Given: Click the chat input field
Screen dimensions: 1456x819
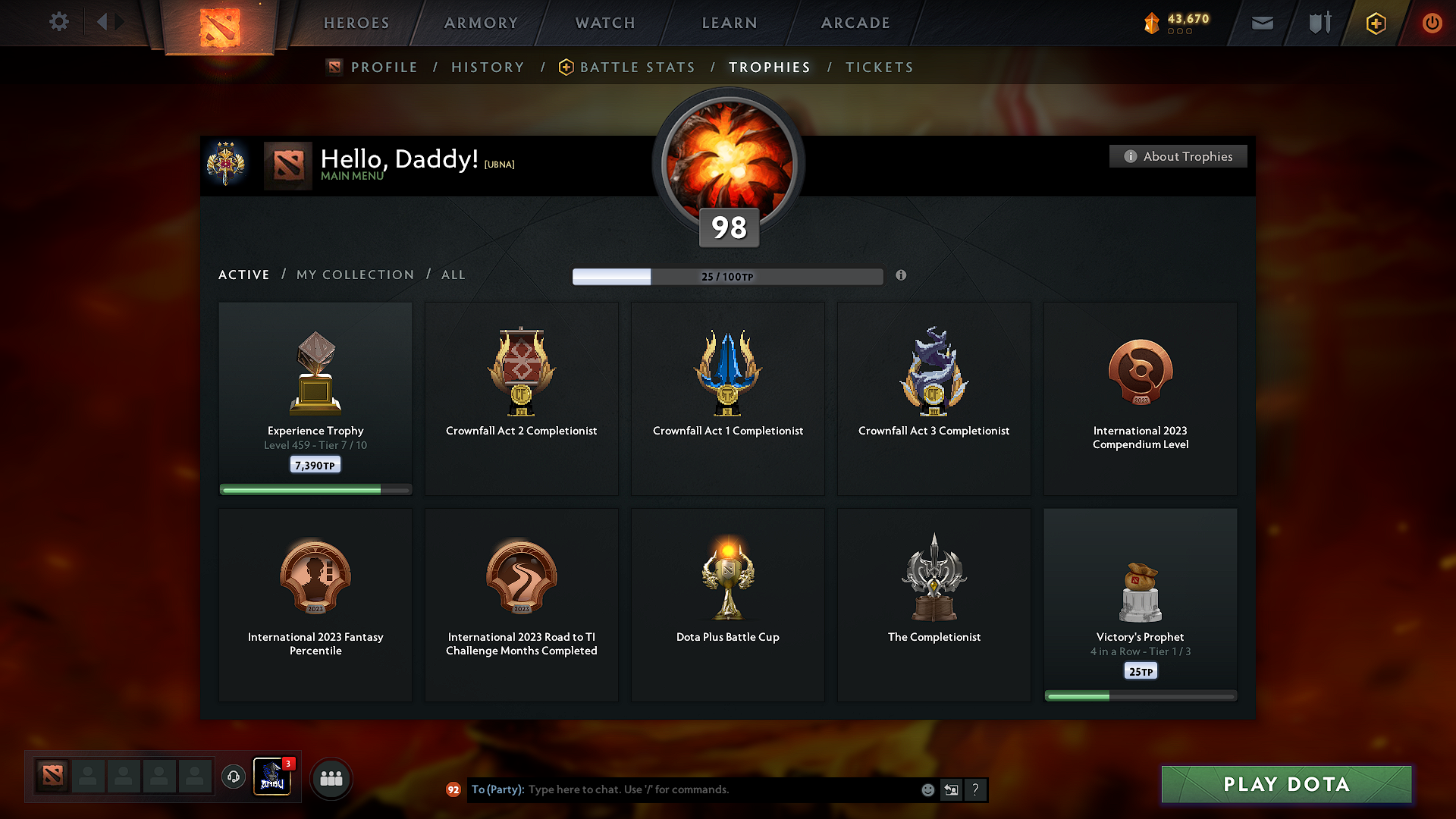Looking at the screenshot, I should 682,789.
